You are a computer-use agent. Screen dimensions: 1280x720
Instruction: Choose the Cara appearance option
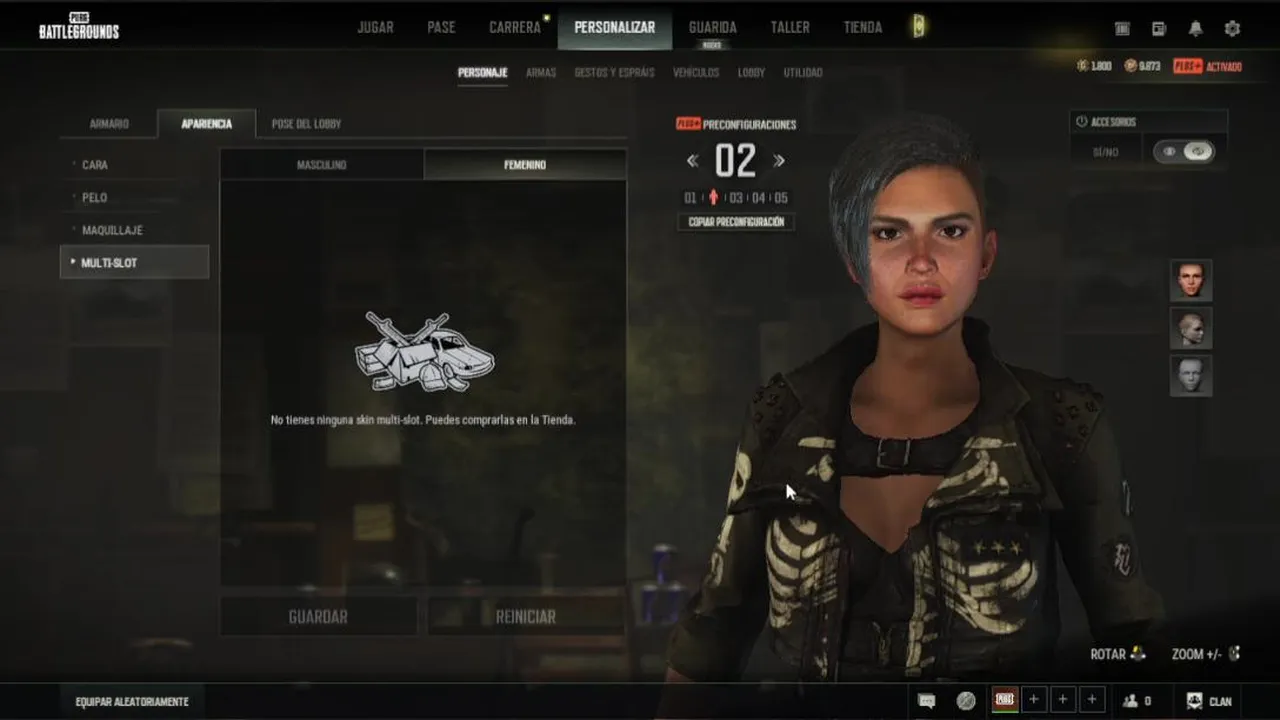click(x=95, y=165)
